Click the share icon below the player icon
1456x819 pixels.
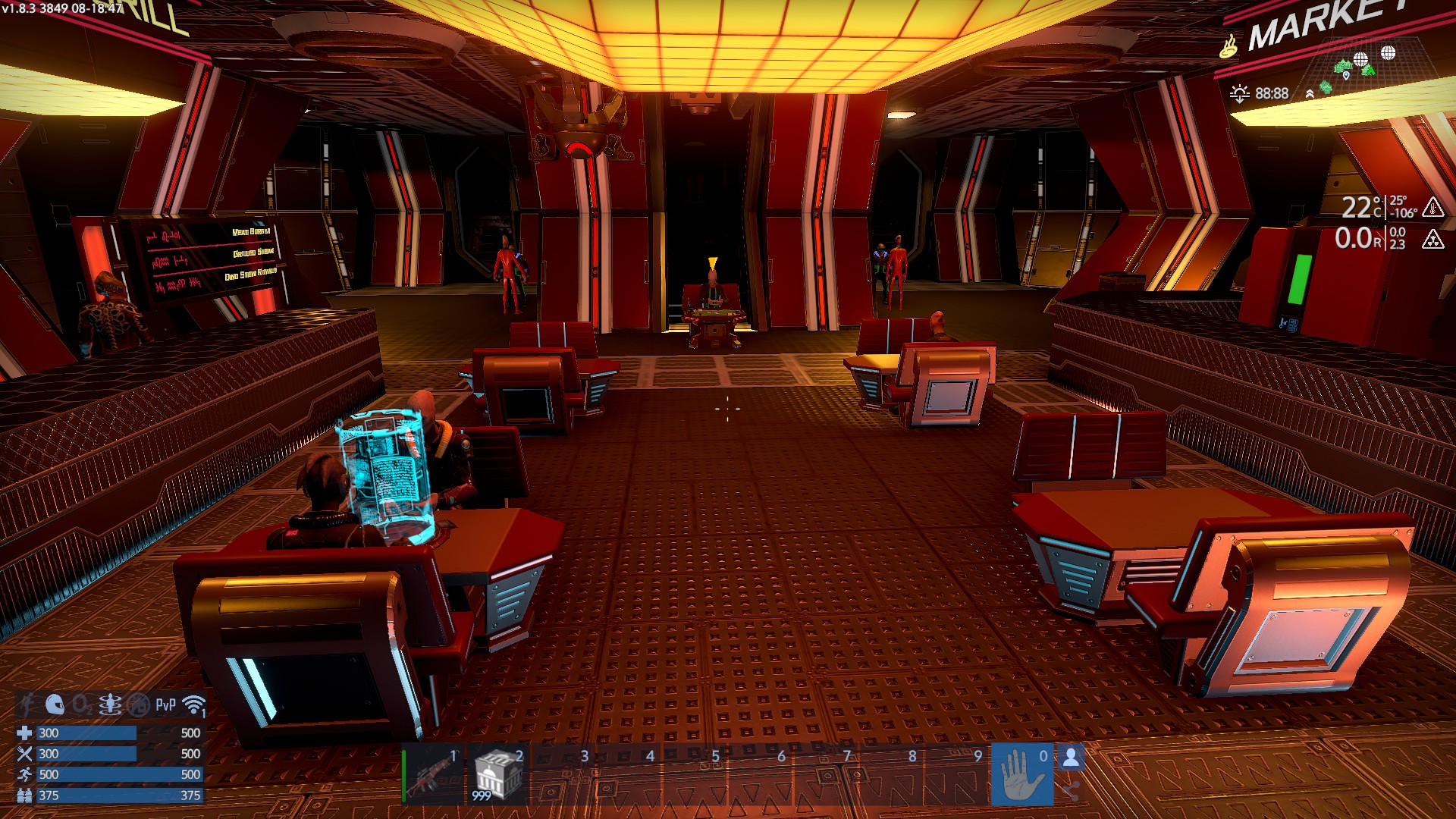1071,792
